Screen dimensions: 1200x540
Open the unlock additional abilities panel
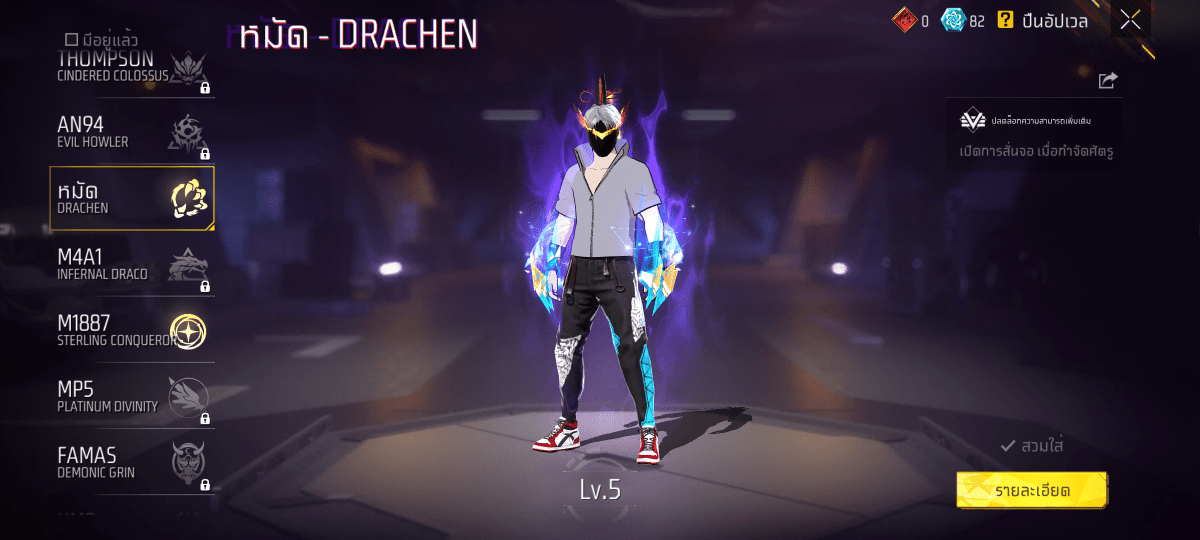click(1033, 134)
